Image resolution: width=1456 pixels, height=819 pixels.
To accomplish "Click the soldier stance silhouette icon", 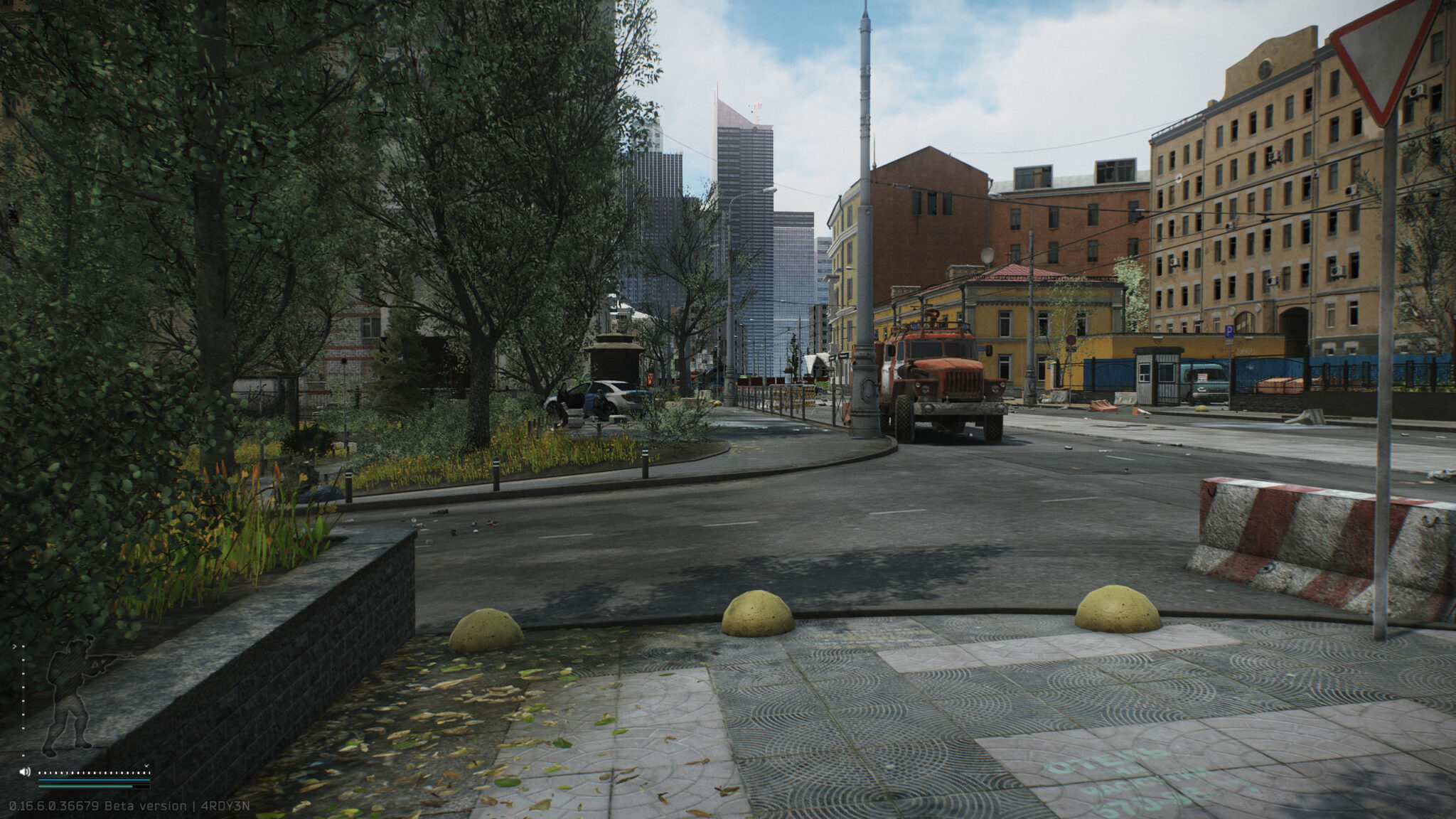I will 71,697.
